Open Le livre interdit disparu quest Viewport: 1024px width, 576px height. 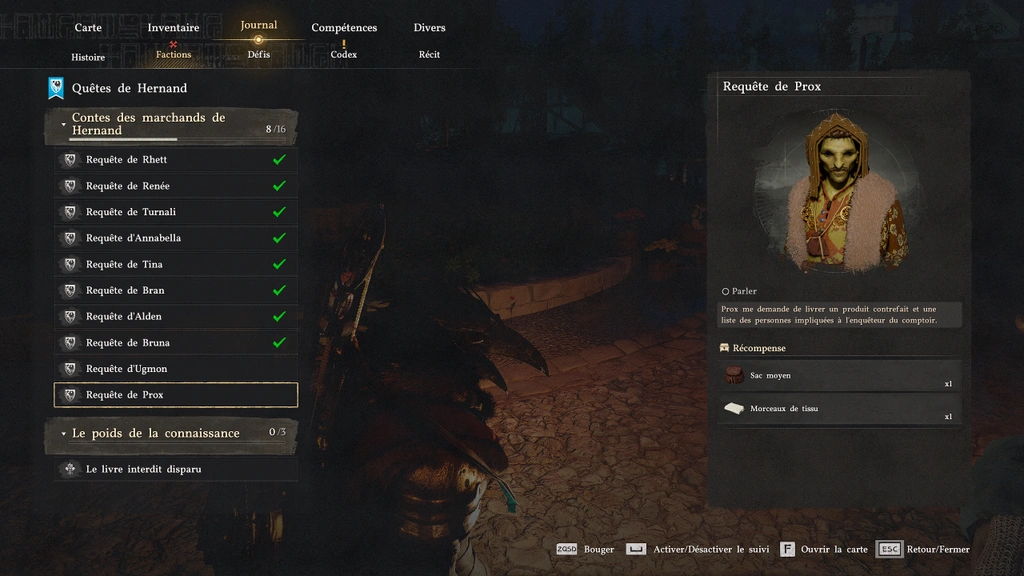(175, 469)
